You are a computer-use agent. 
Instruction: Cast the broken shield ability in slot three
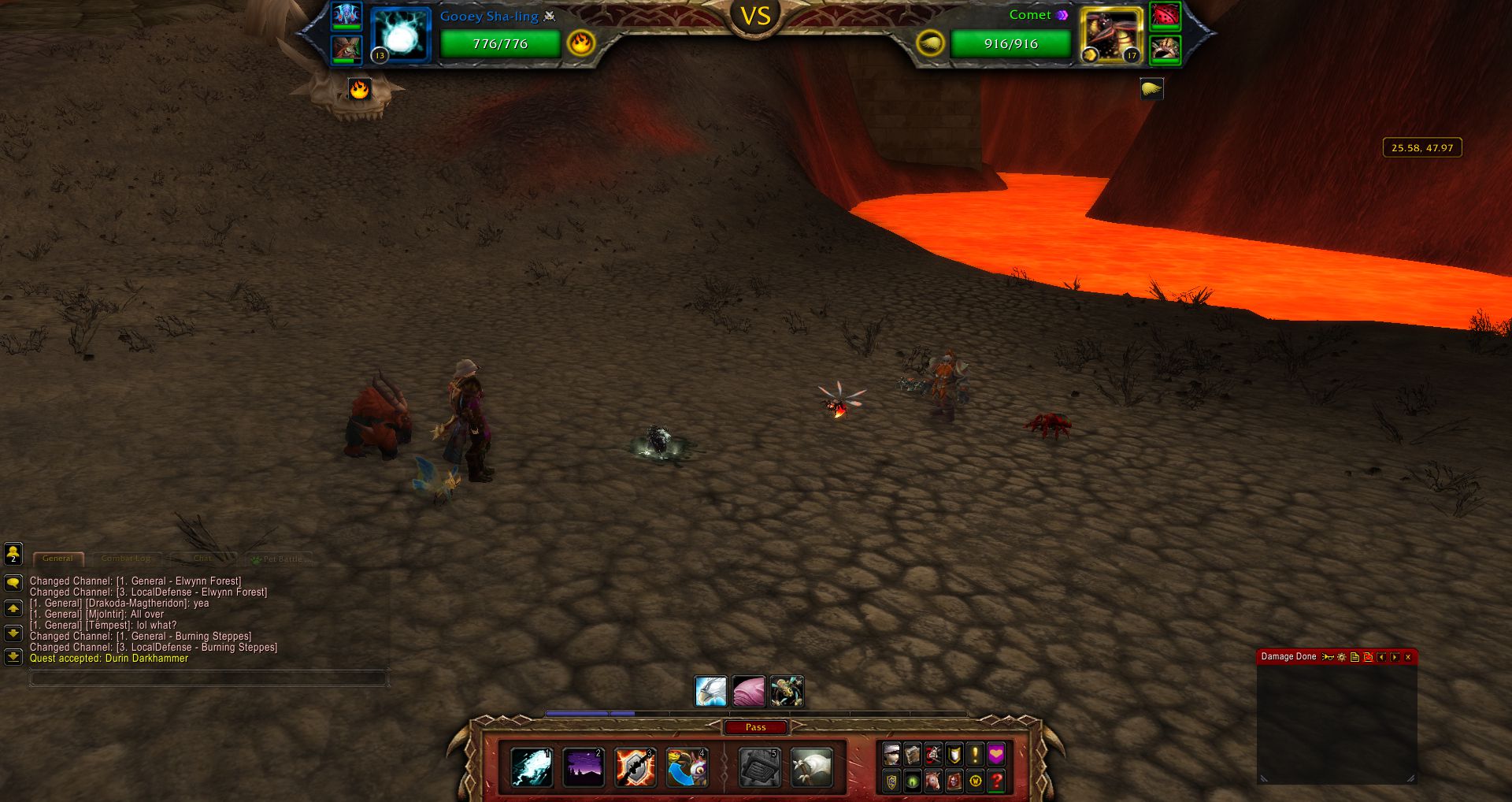(x=636, y=767)
